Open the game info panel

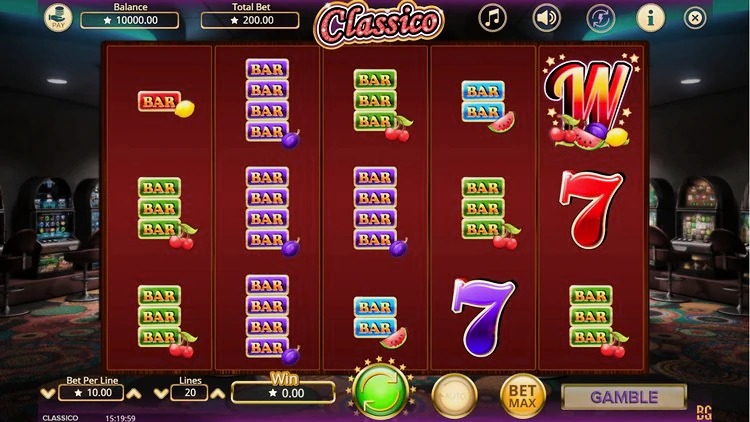pyautogui.click(x=650, y=17)
